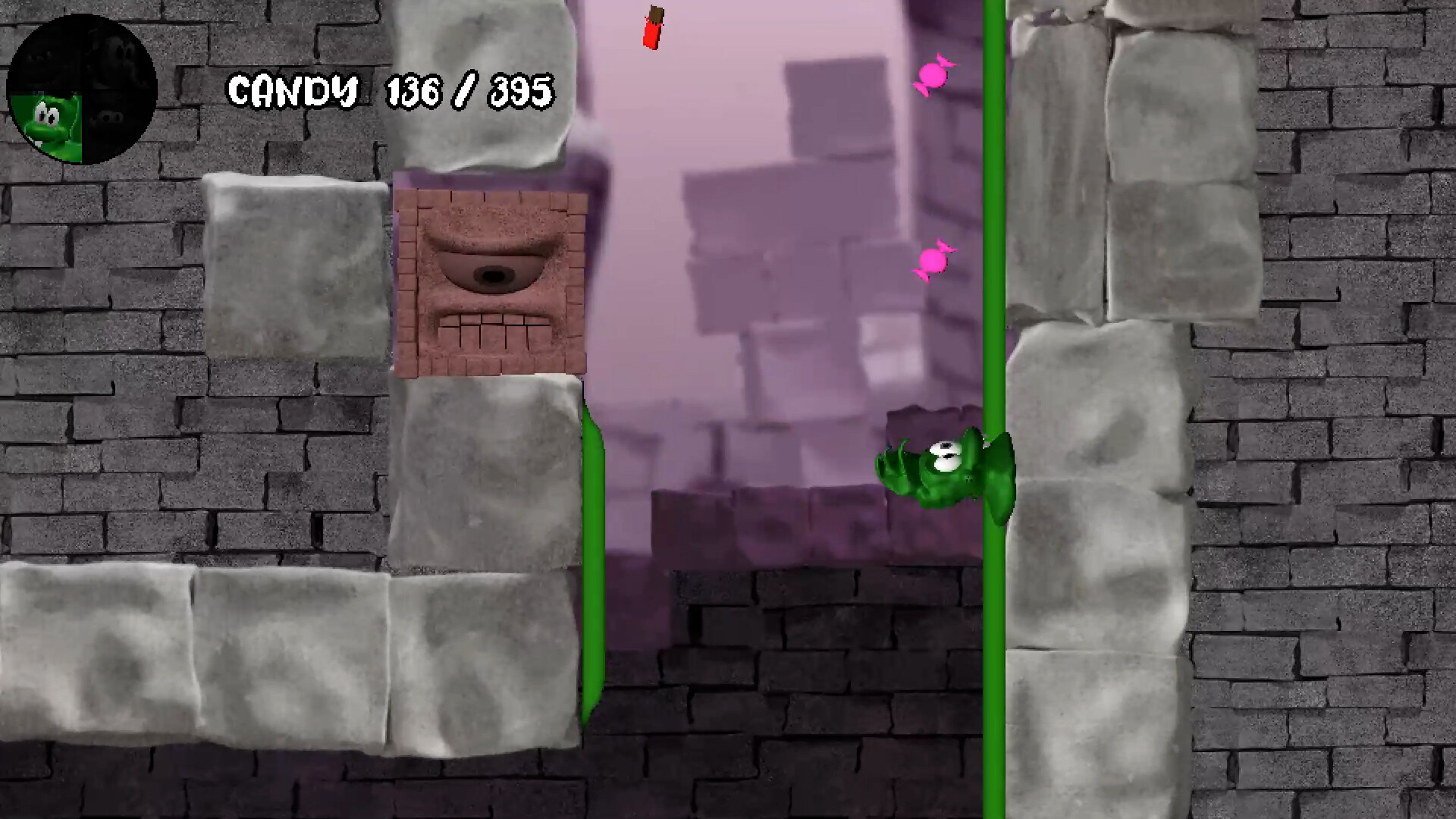Click the short green pole beside the stone column
Viewport: 1456px width, 819px height.
pos(594,561)
